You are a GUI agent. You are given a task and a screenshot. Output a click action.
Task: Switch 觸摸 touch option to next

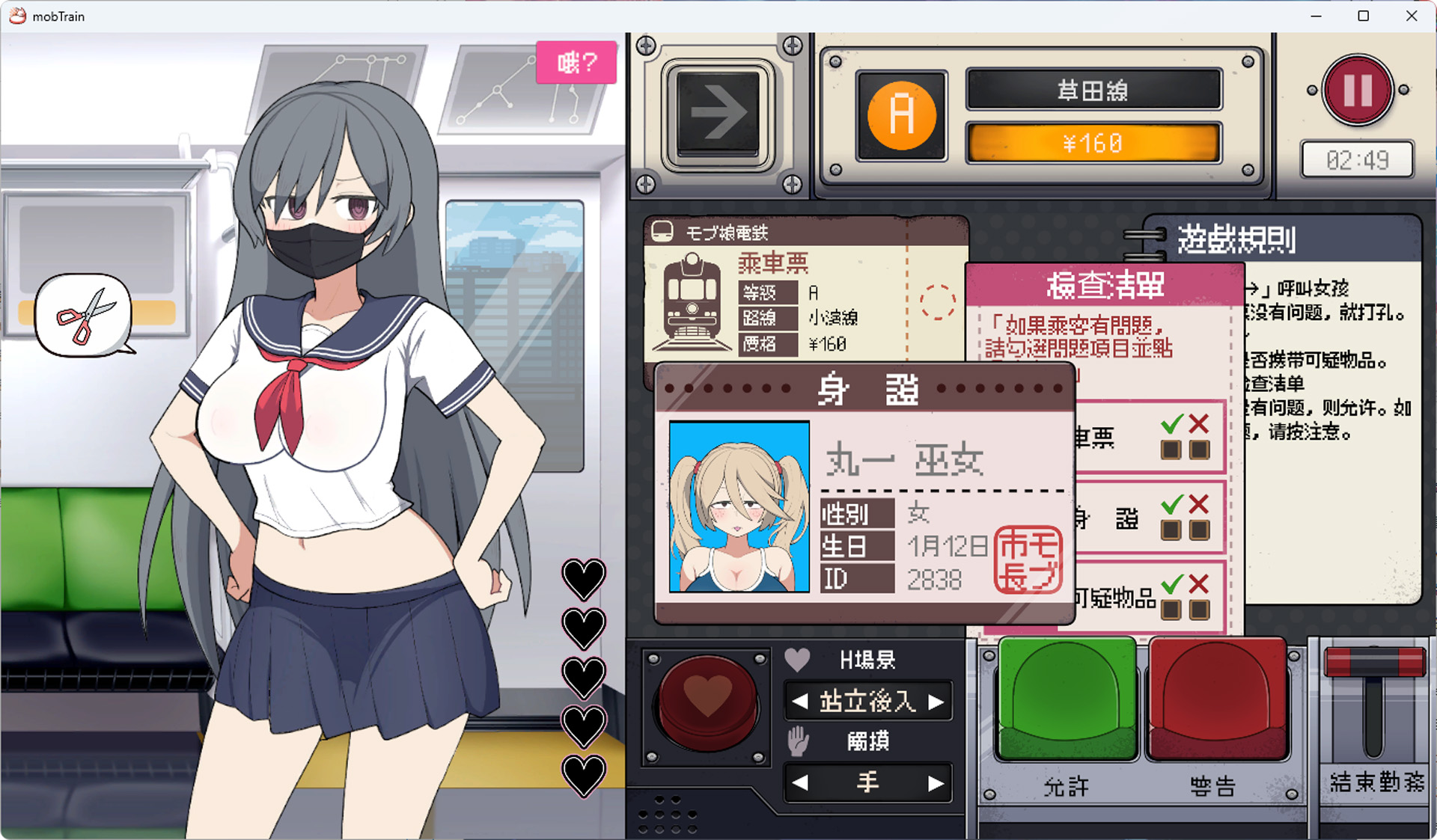click(x=936, y=783)
